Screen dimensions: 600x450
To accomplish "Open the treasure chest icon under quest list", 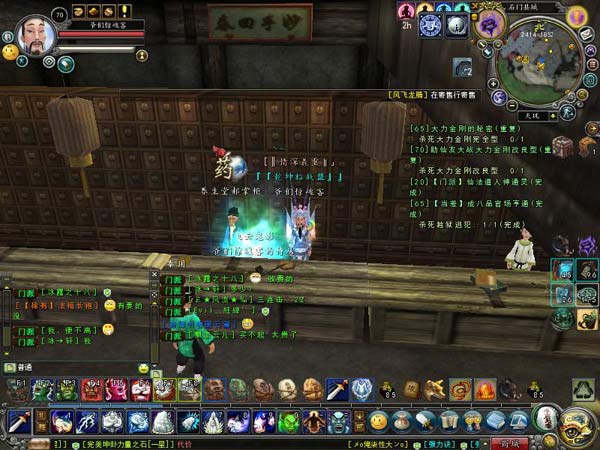I will (x=563, y=146).
